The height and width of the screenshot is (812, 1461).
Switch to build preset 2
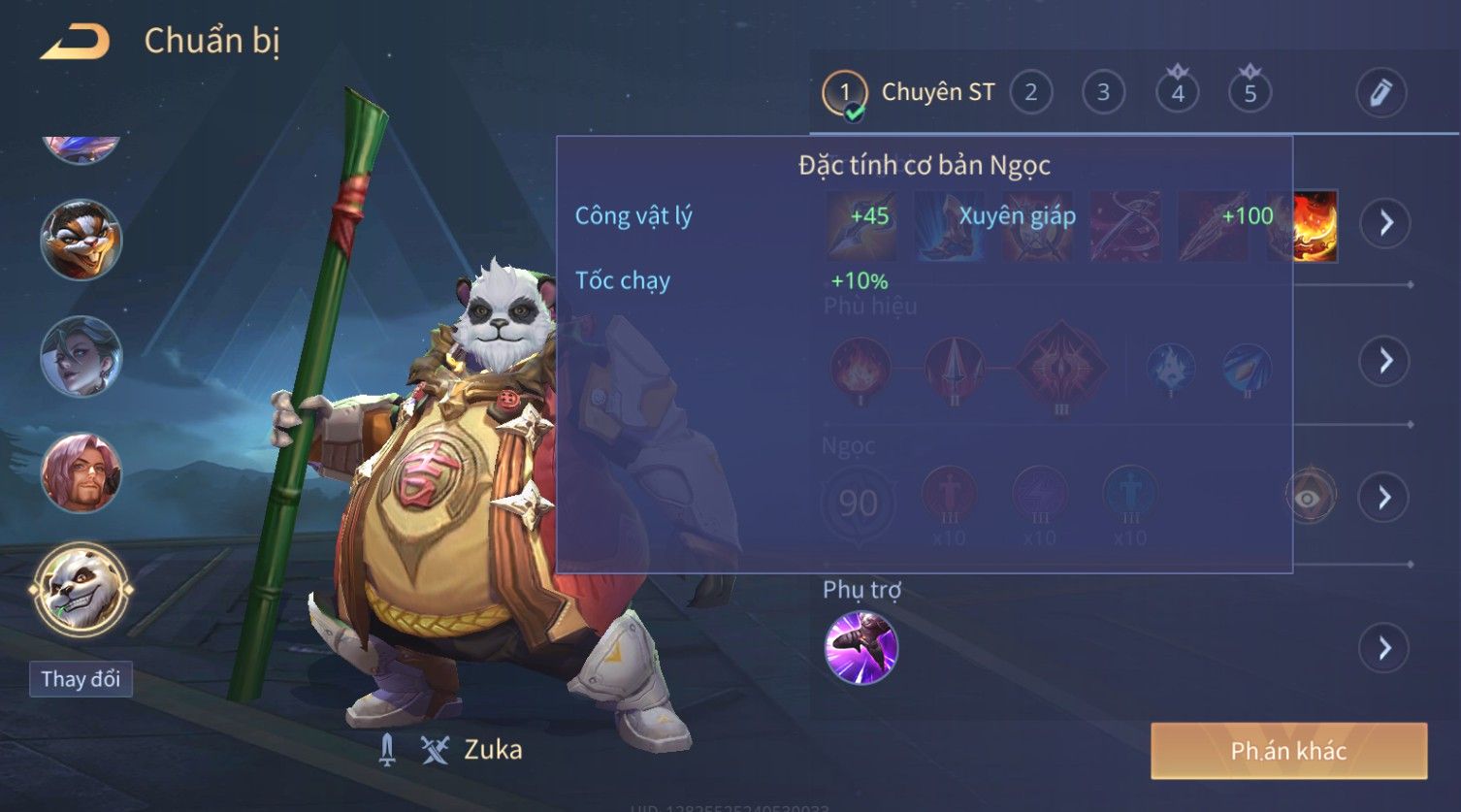click(x=1030, y=93)
